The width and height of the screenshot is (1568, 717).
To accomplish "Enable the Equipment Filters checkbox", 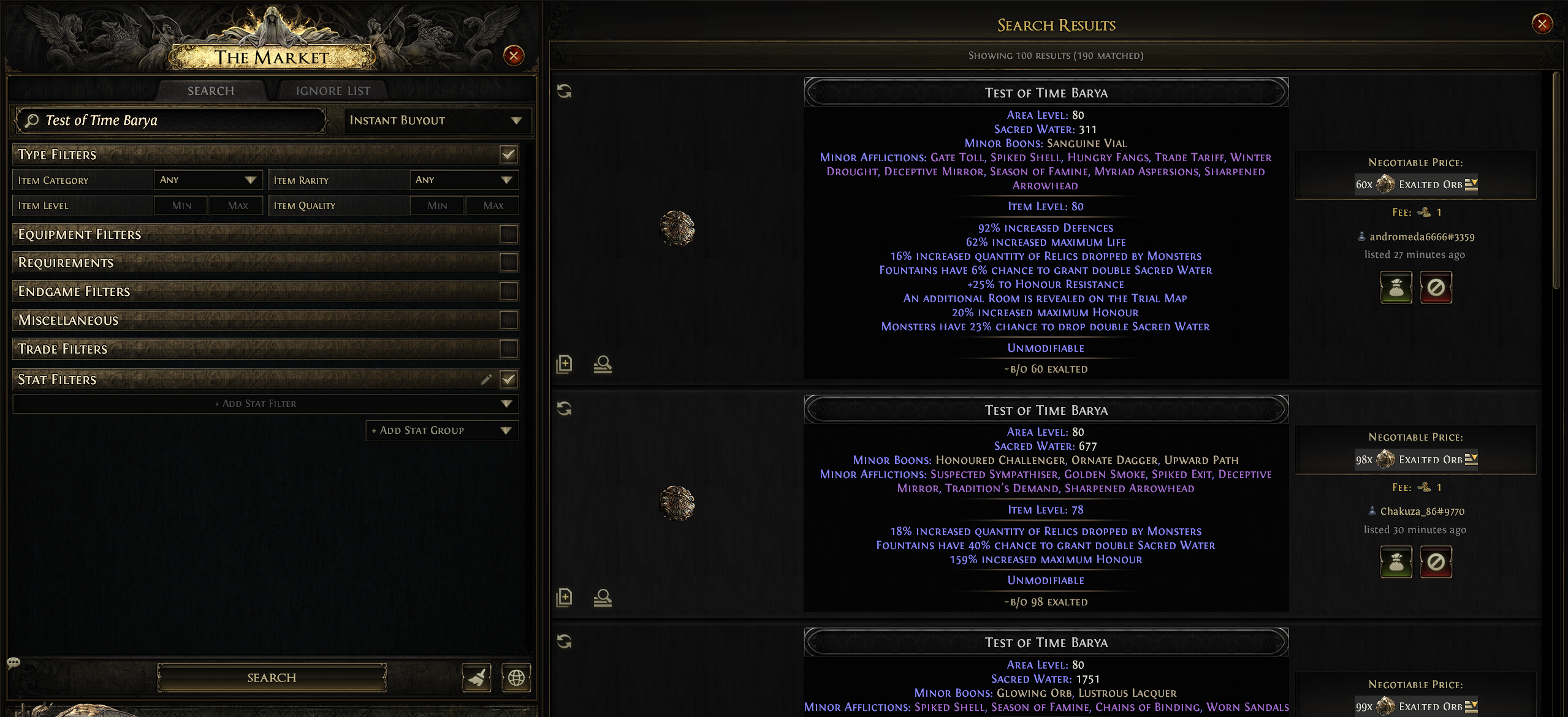I will click(508, 234).
